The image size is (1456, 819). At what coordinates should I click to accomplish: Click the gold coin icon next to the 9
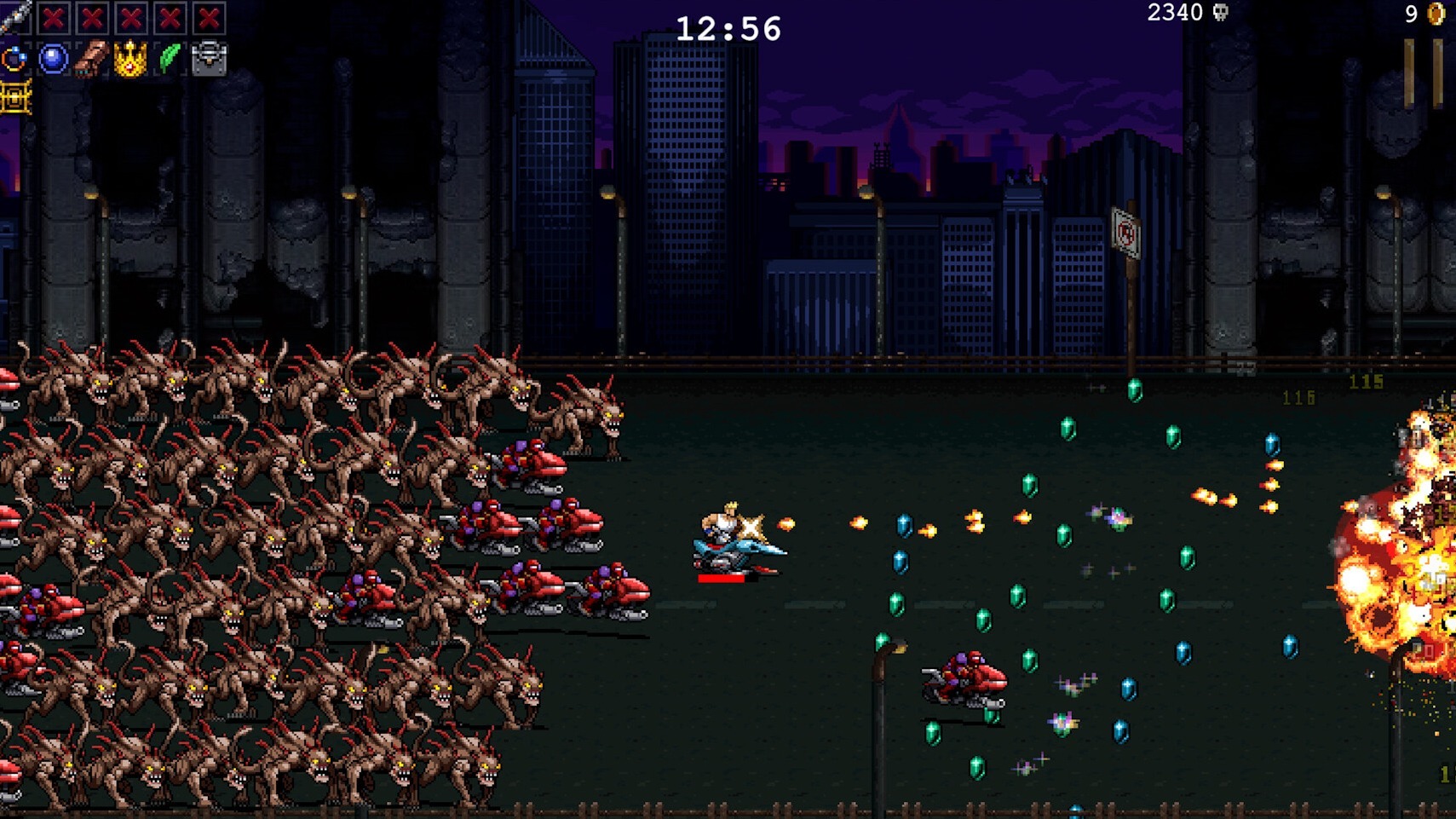point(1436,14)
